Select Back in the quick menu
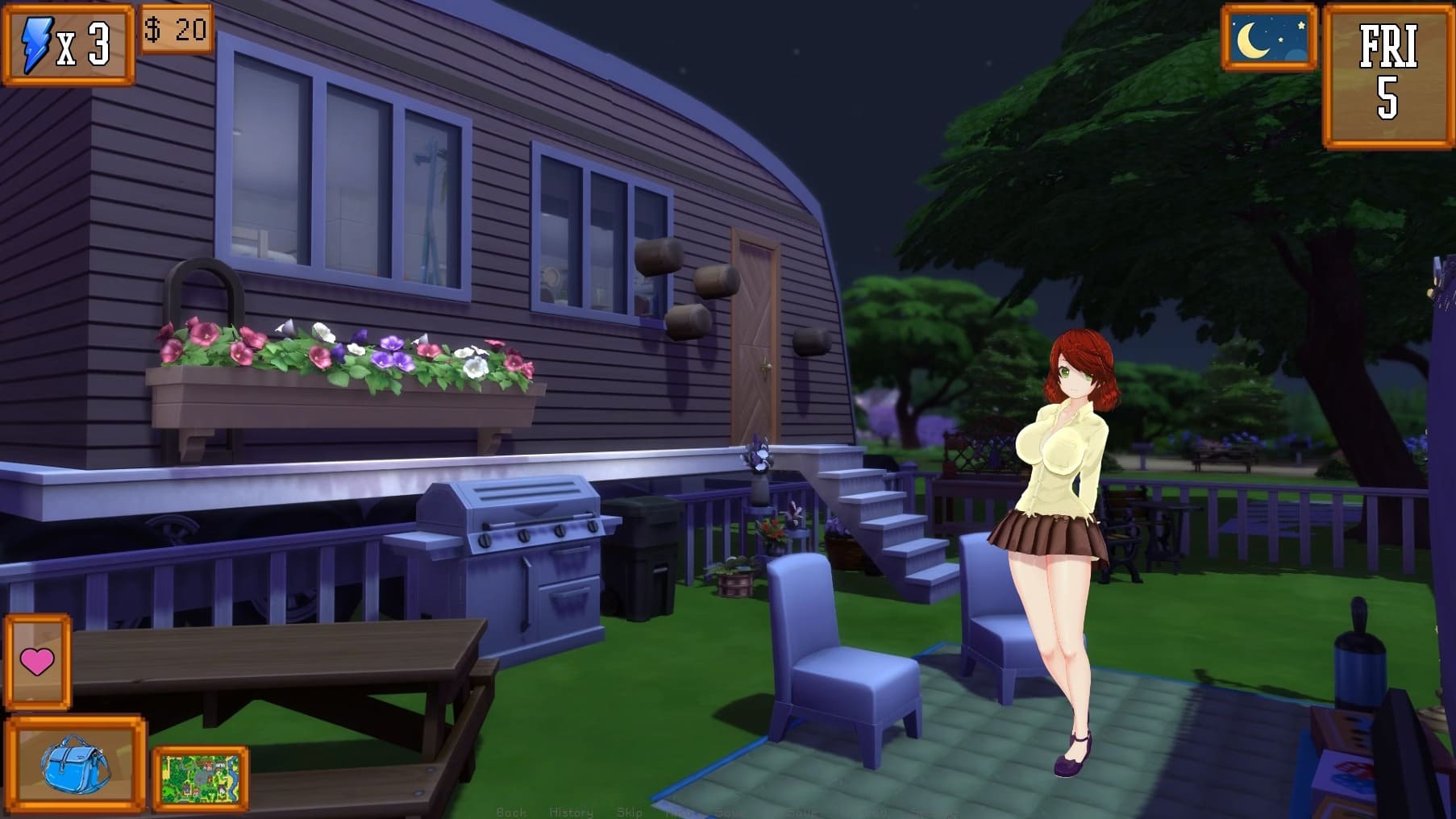 511,812
